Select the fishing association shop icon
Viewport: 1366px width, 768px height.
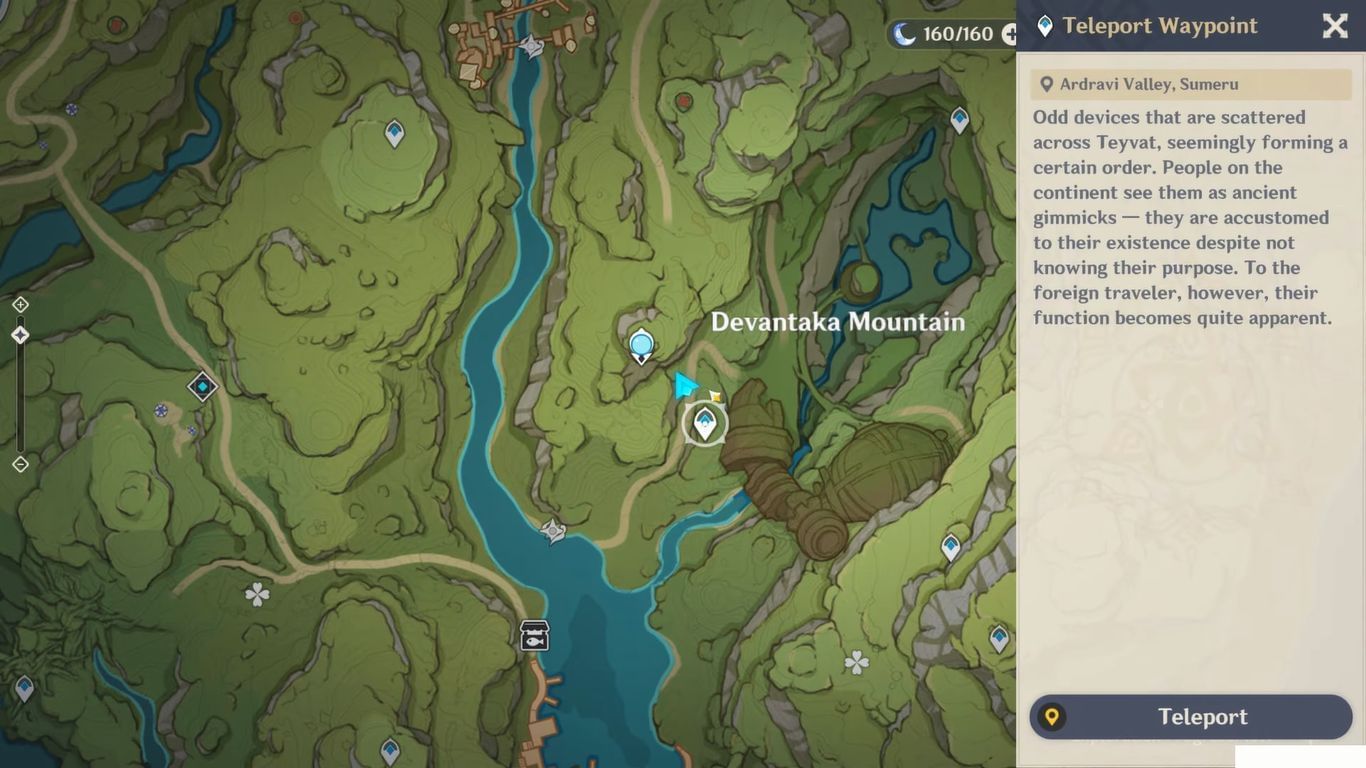click(x=534, y=634)
